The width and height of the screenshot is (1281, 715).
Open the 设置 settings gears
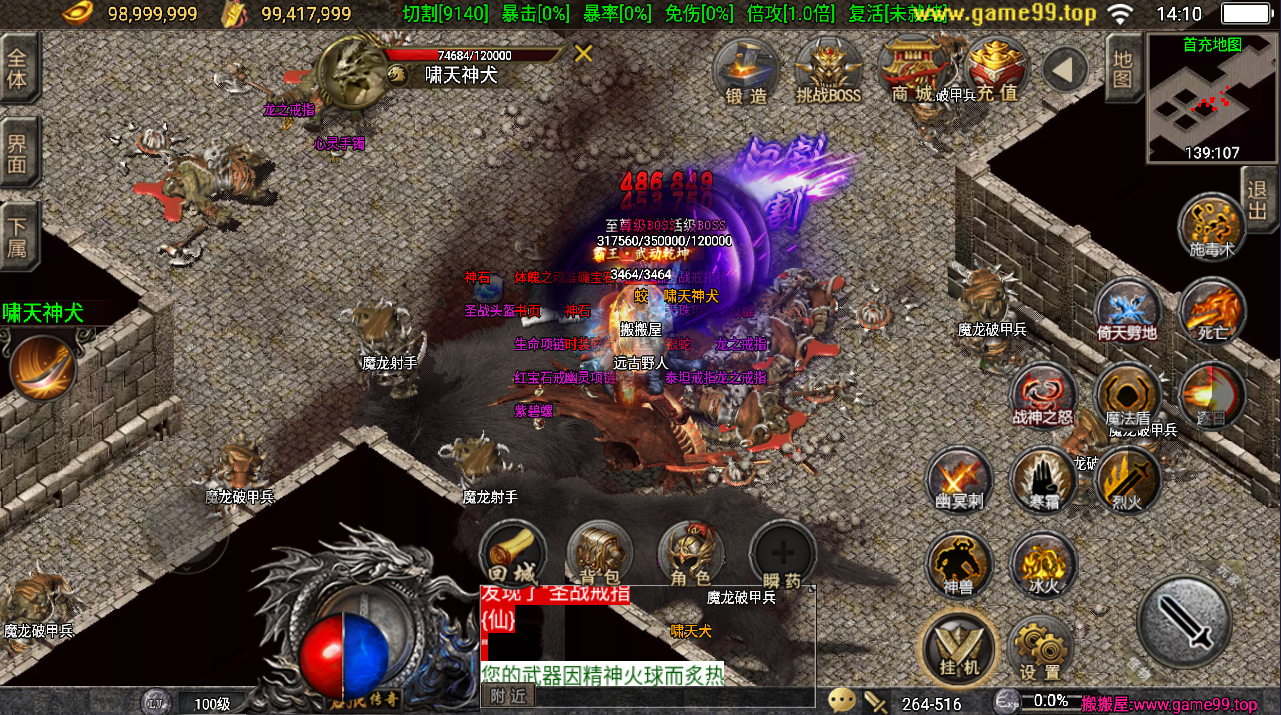pos(1040,648)
